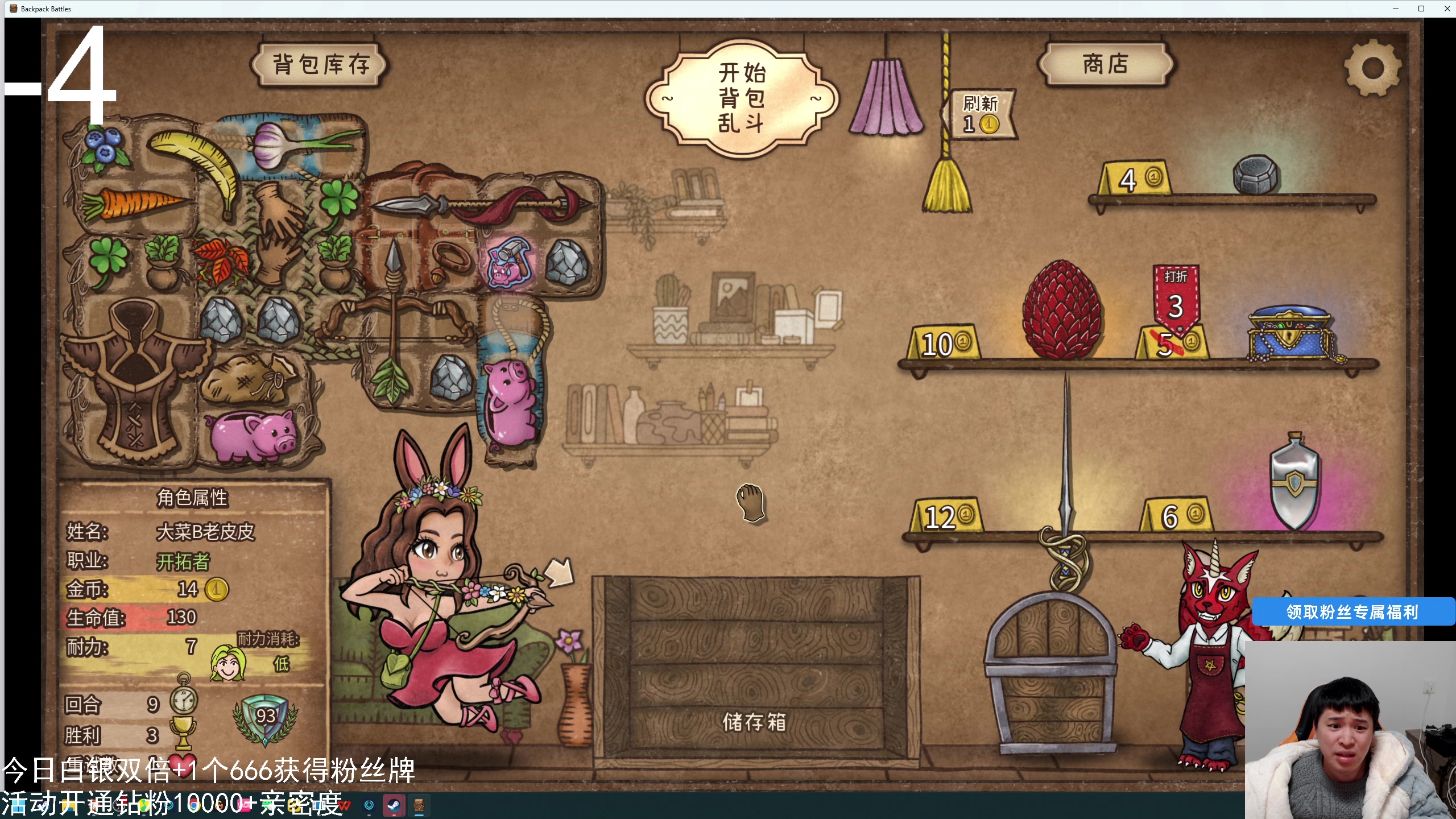Claim the fan exclusive benefits banner
This screenshot has height=819, width=1456.
click(1352, 612)
